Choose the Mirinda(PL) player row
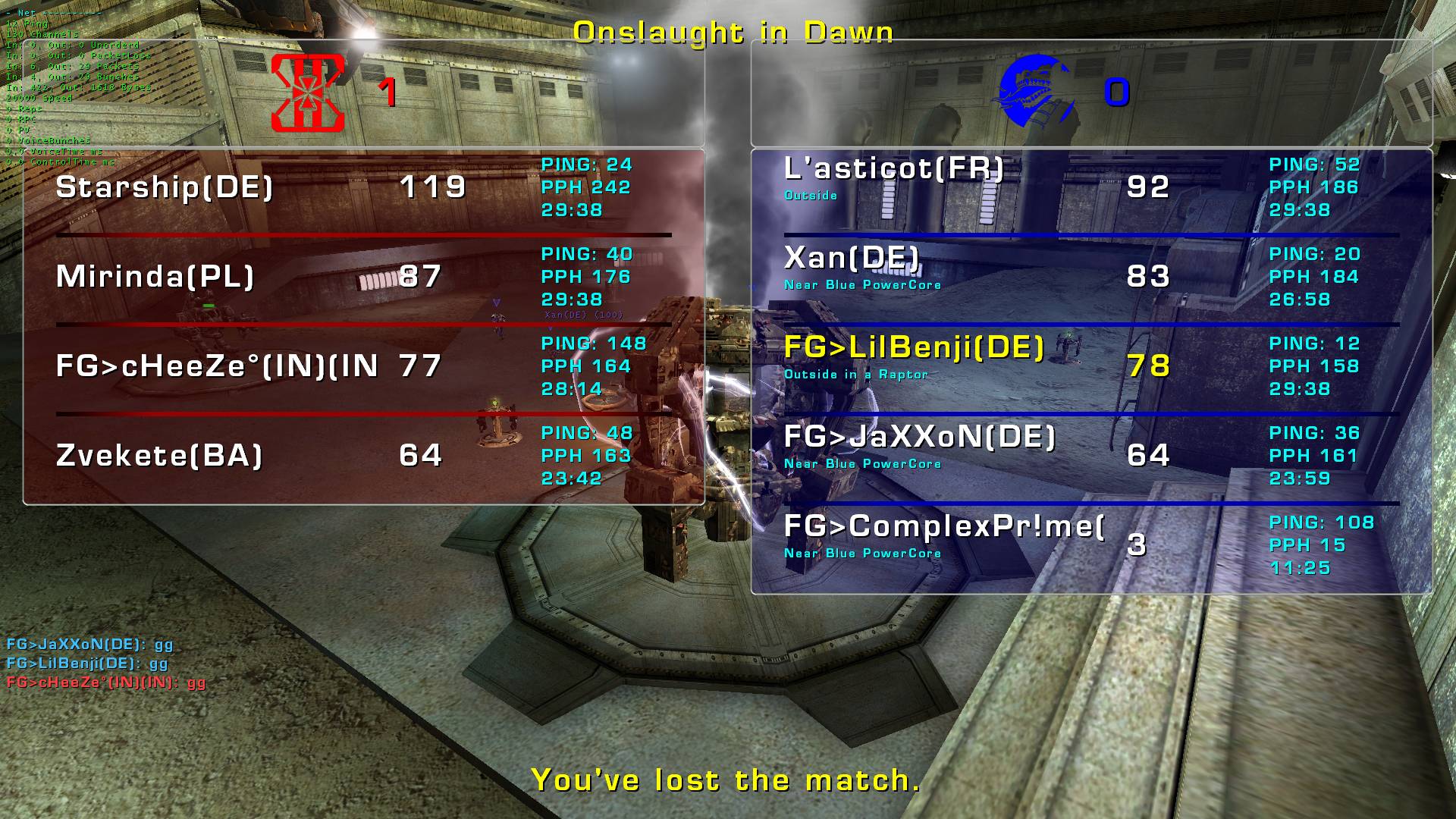This screenshot has width=1456, height=819. pyautogui.click(x=155, y=277)
